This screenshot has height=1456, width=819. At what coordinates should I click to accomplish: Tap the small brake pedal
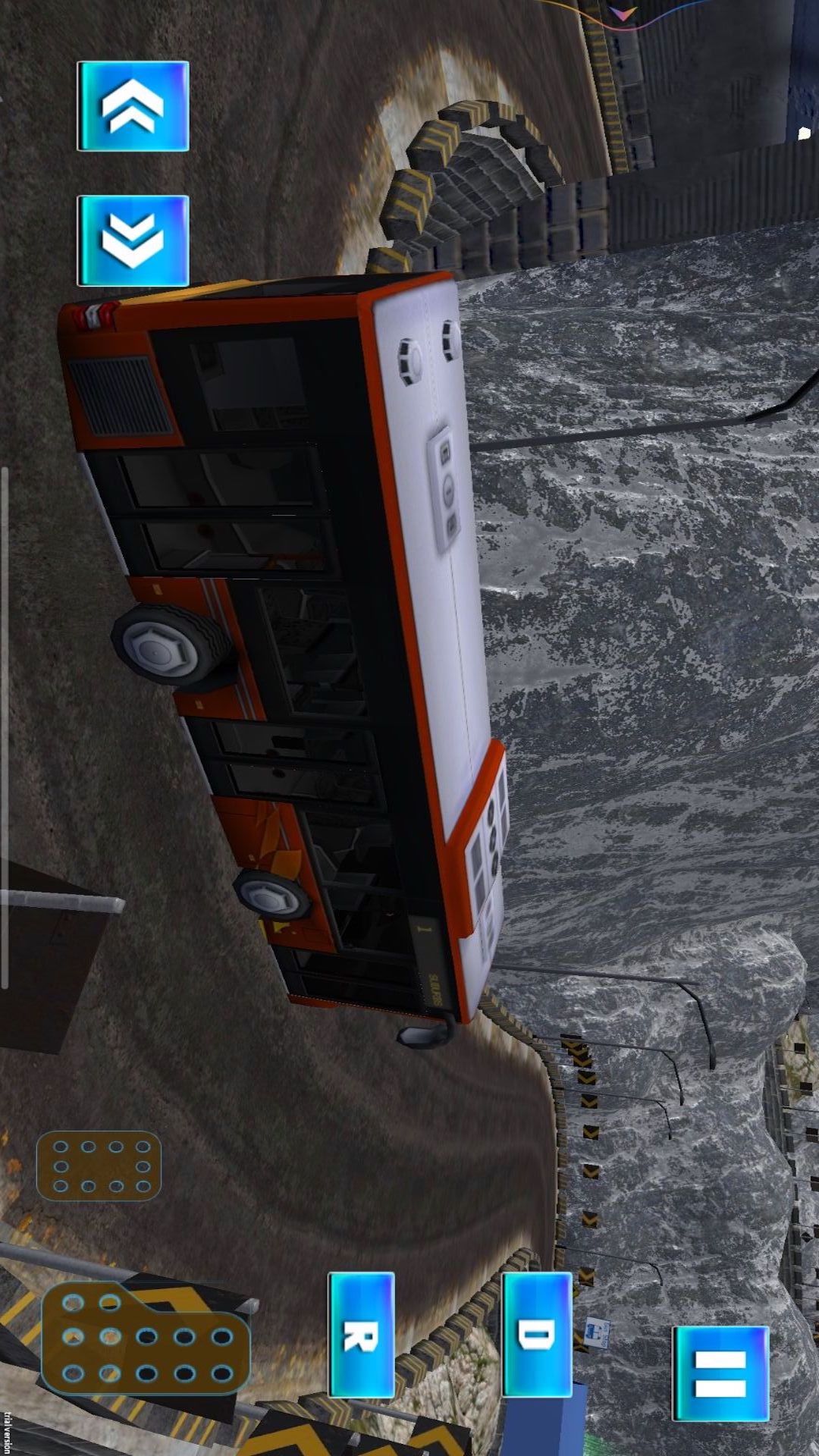(99, 1166)
